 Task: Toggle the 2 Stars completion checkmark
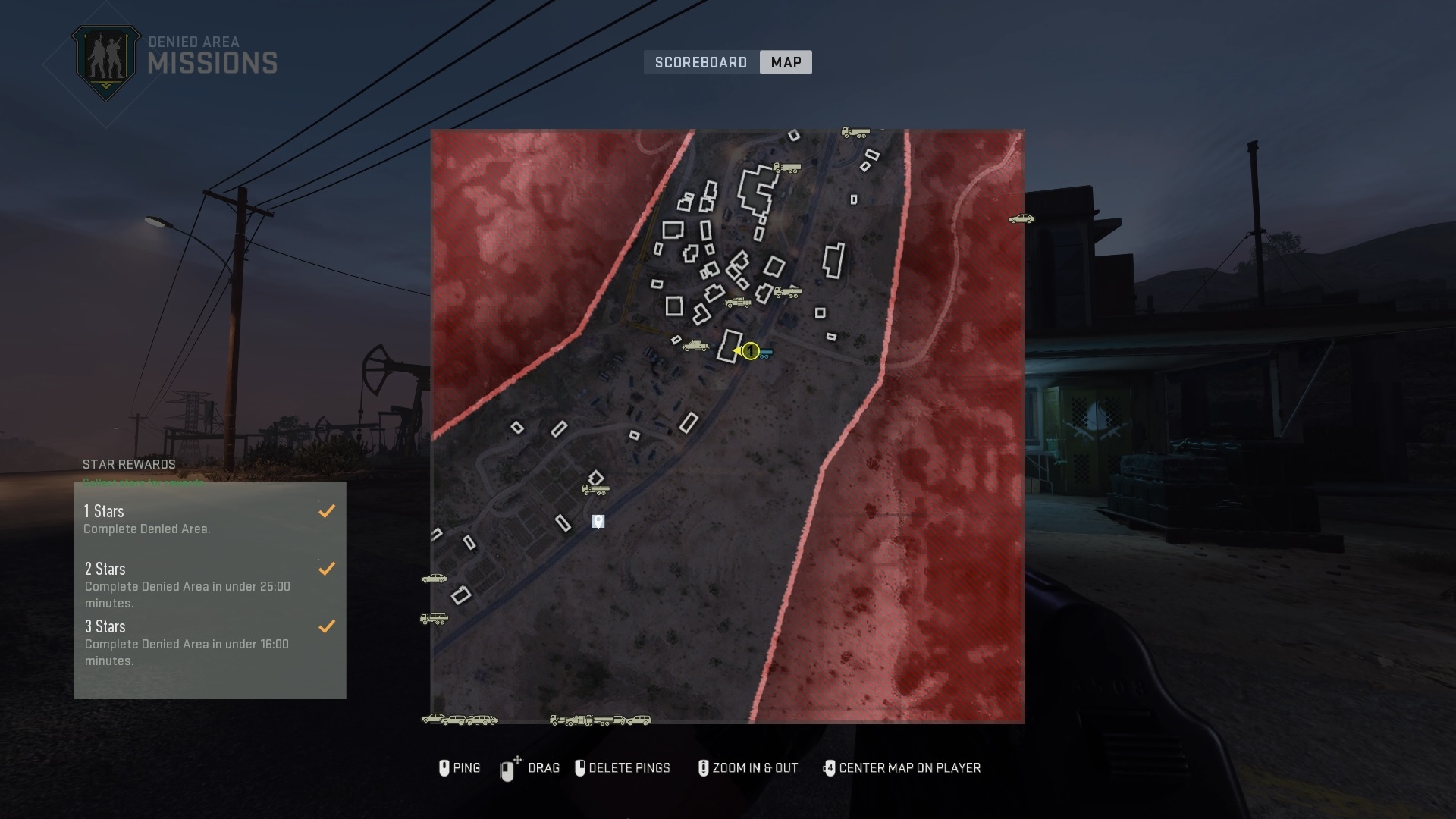pos(327,568)
